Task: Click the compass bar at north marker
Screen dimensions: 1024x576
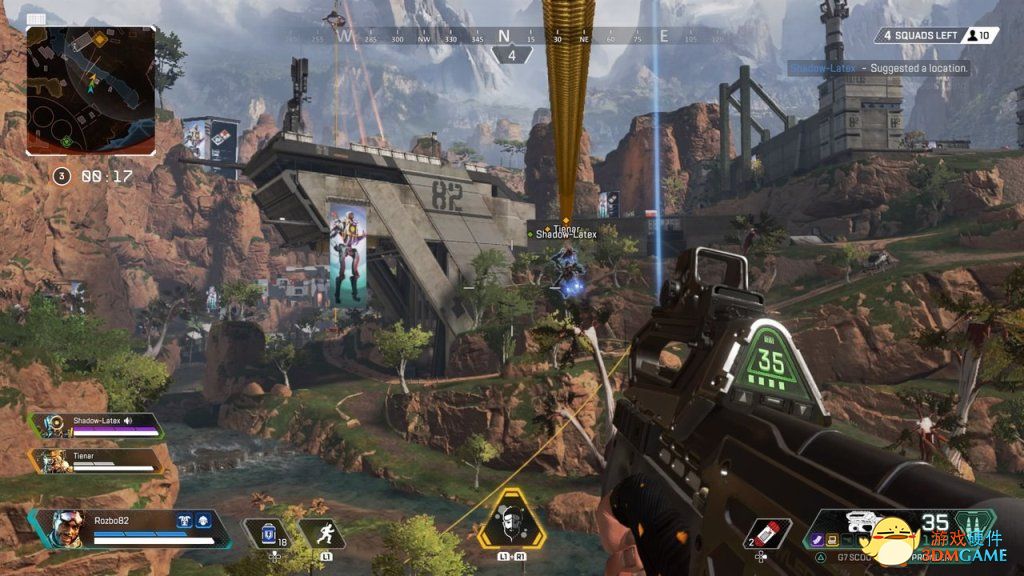Action: [505, 36]
